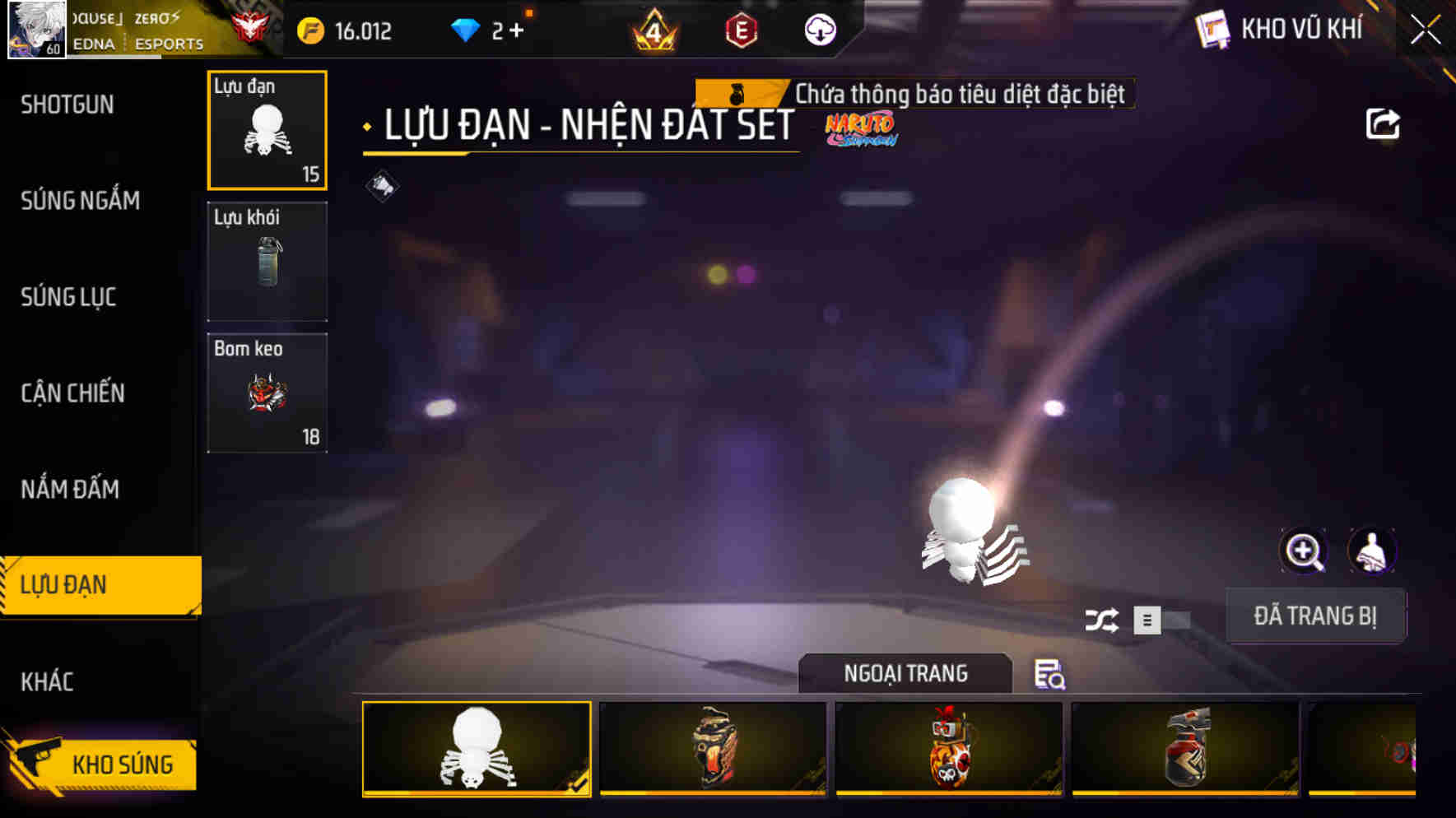Image resolution: width=1456 pixels, height=818 pixels.
Task: Click the cloud download icon in the top bar
Action: coord(818,30)
